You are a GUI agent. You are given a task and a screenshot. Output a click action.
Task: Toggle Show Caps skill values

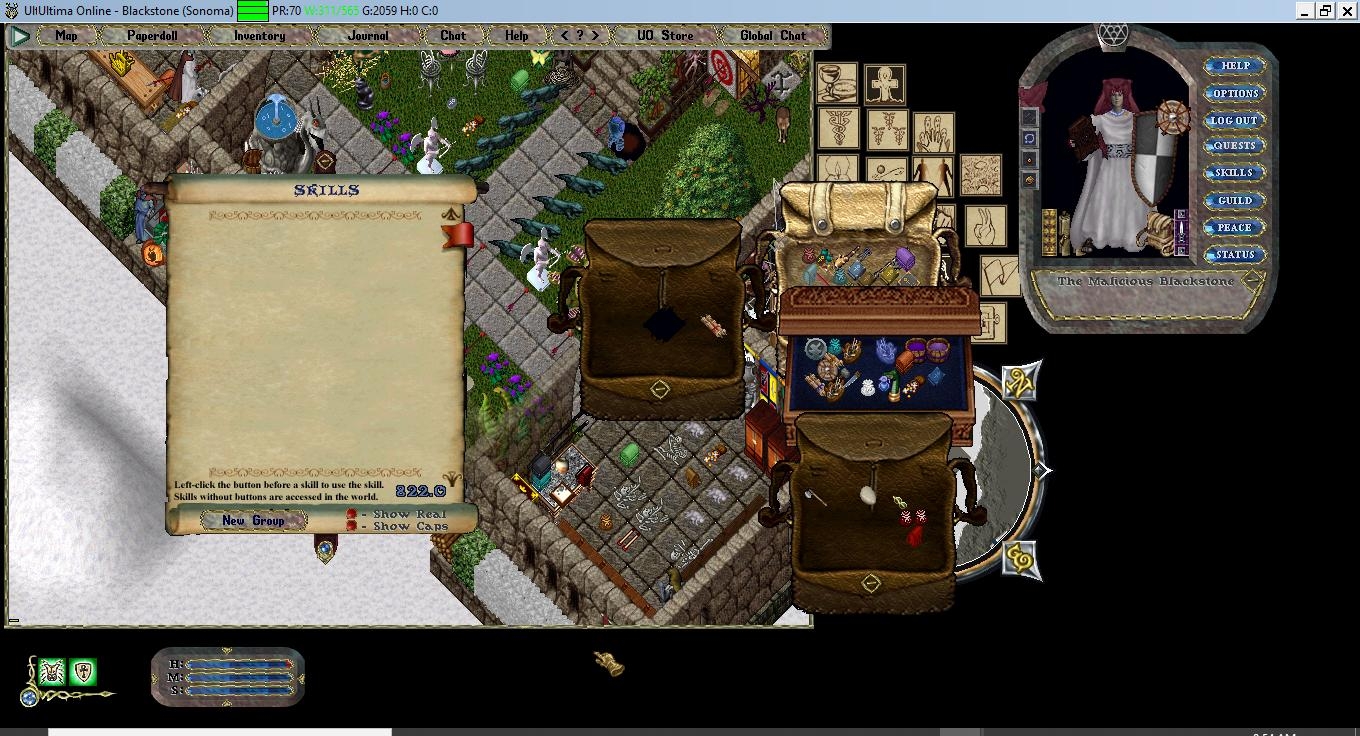coord(351,527)
